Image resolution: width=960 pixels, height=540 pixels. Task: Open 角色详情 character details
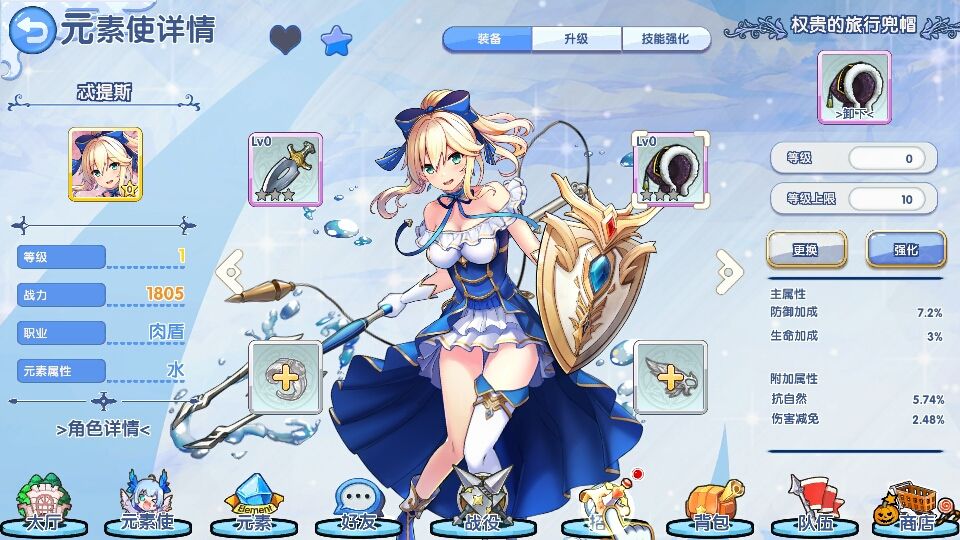[103, 430]
